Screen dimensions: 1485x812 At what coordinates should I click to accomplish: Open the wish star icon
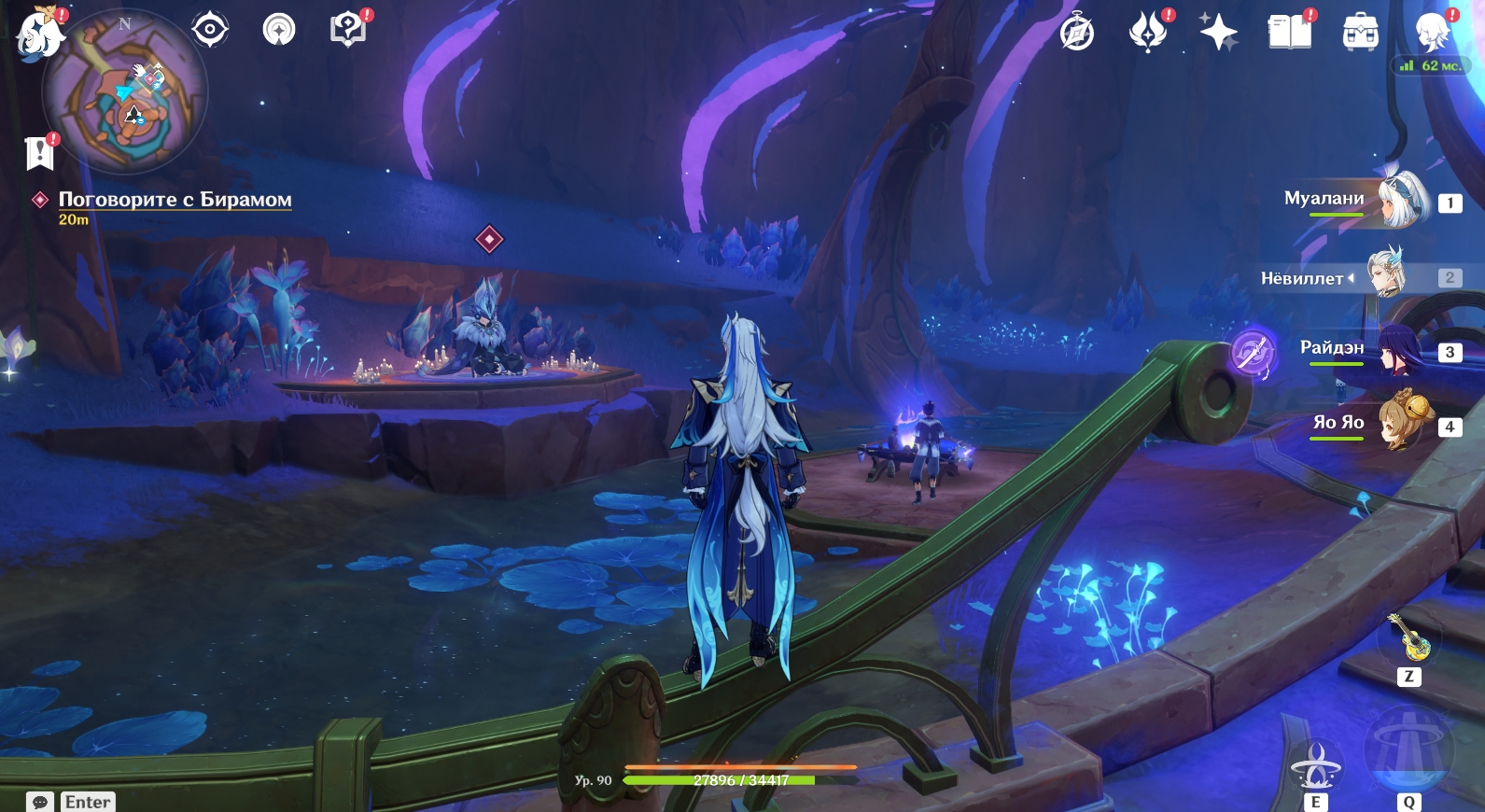(1218, 33)
